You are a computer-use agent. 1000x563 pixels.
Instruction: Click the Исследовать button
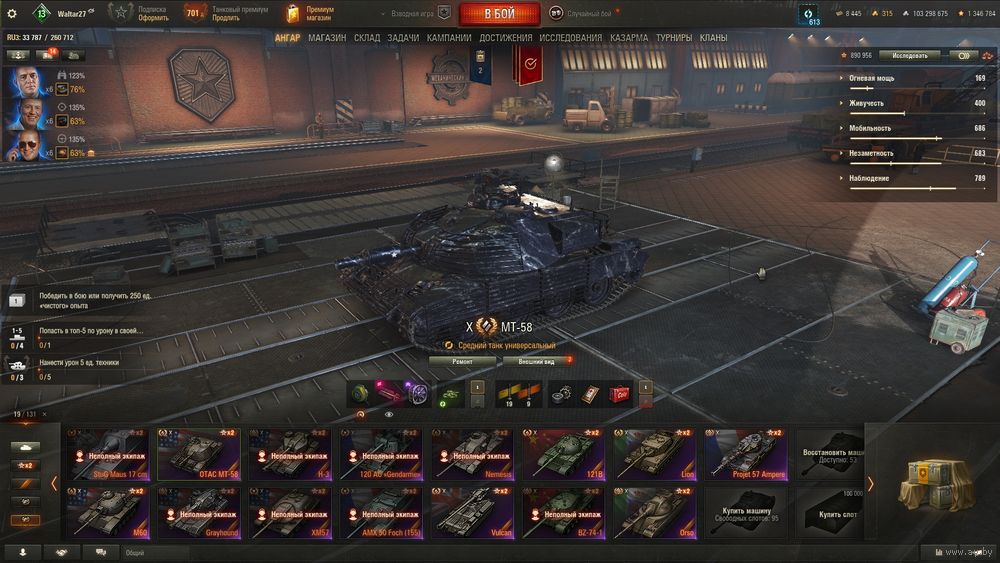pos(910,56)
